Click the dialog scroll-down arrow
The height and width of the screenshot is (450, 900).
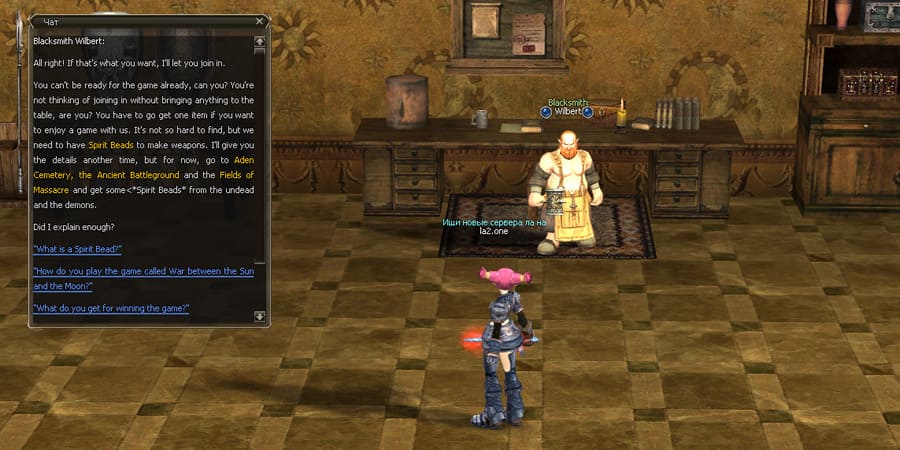(x=260, y=316)
